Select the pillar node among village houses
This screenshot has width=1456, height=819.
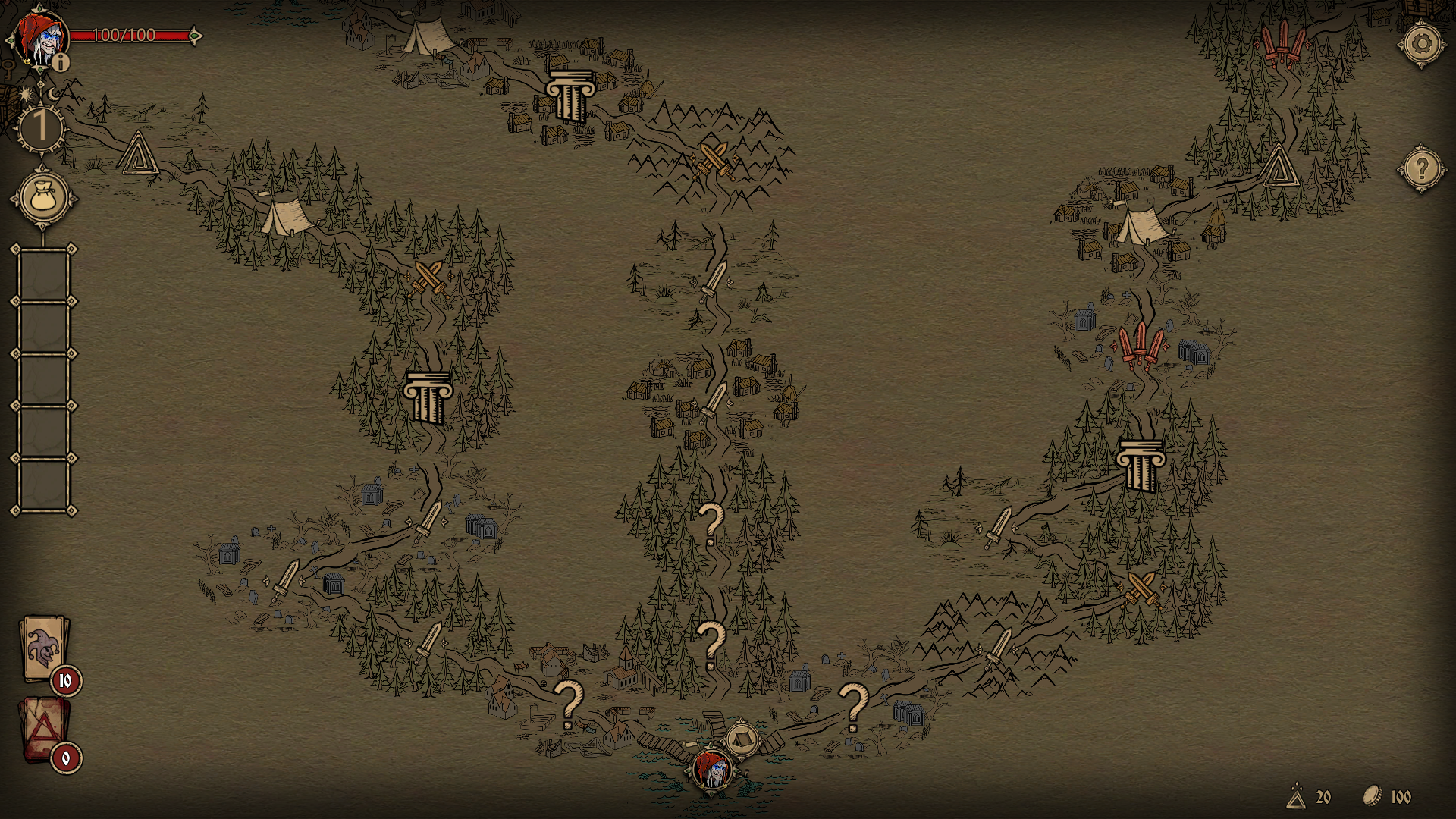[570, 96]
